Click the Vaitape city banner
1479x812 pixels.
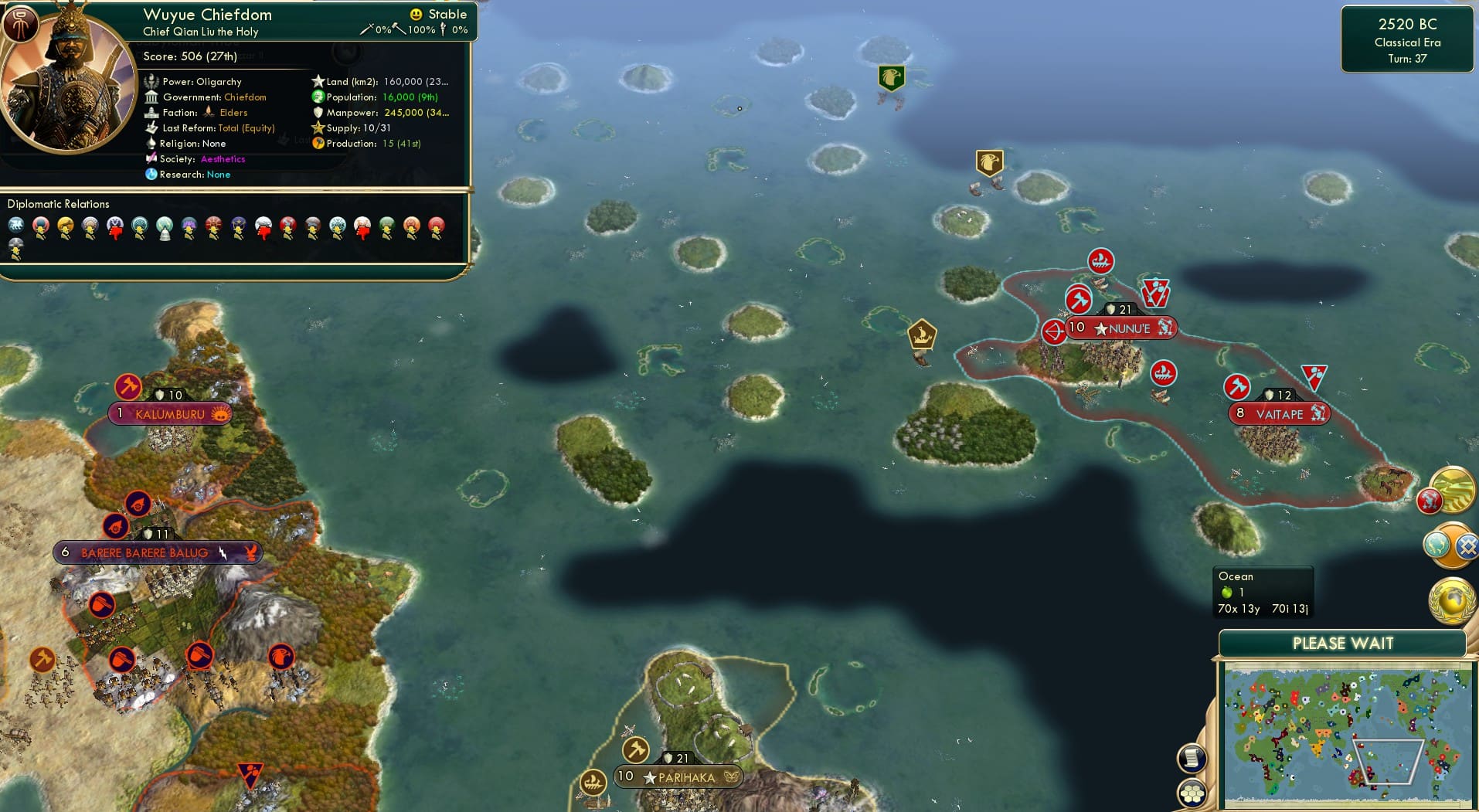[1279, 413]
